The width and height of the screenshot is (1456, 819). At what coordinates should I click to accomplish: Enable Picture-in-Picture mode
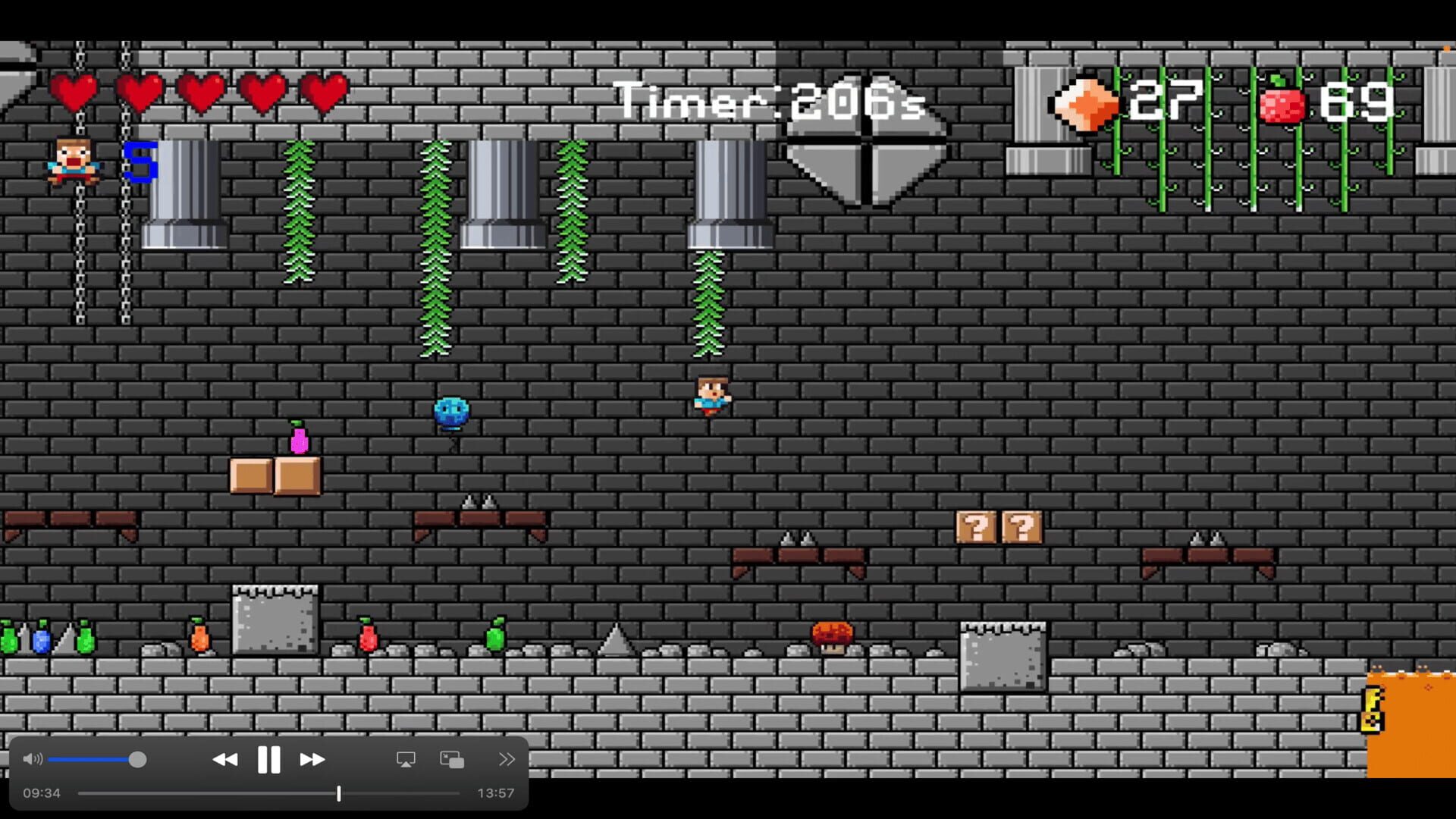pos(452,758)
